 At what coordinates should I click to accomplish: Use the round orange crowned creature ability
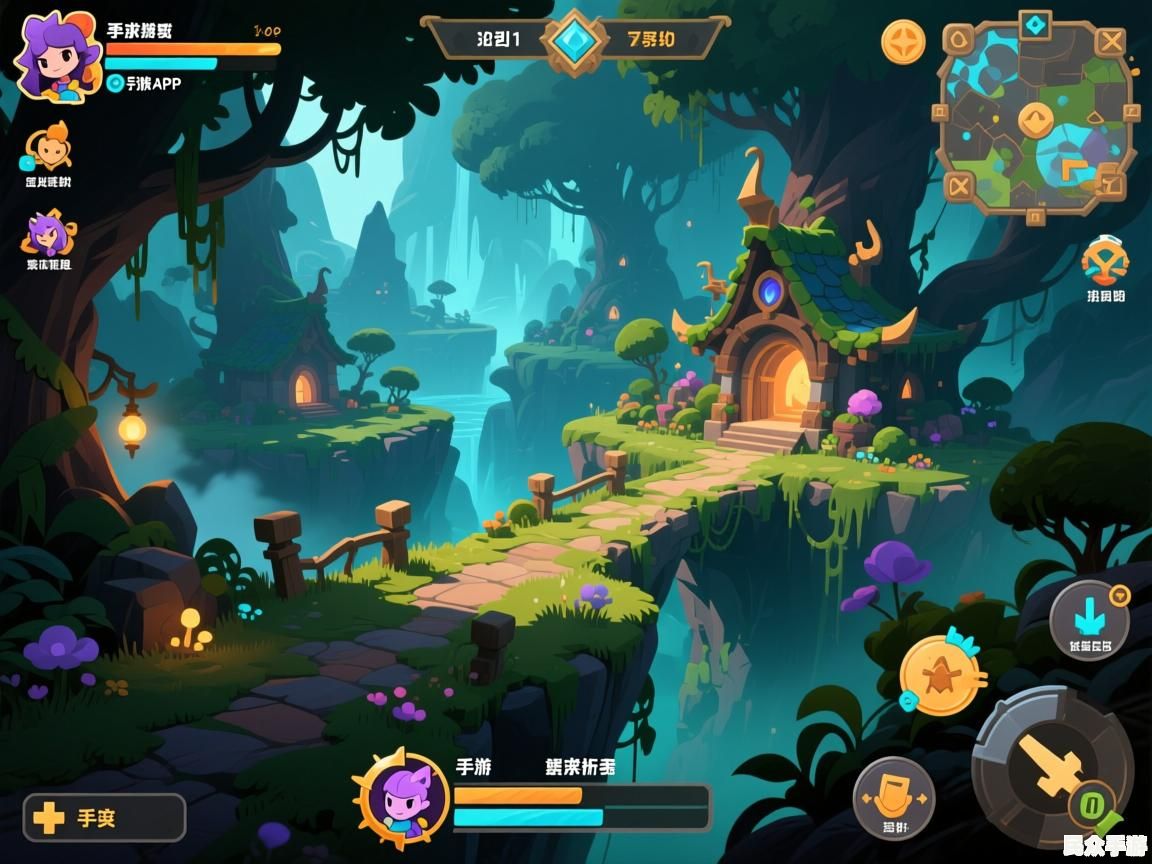click(941, 677)
